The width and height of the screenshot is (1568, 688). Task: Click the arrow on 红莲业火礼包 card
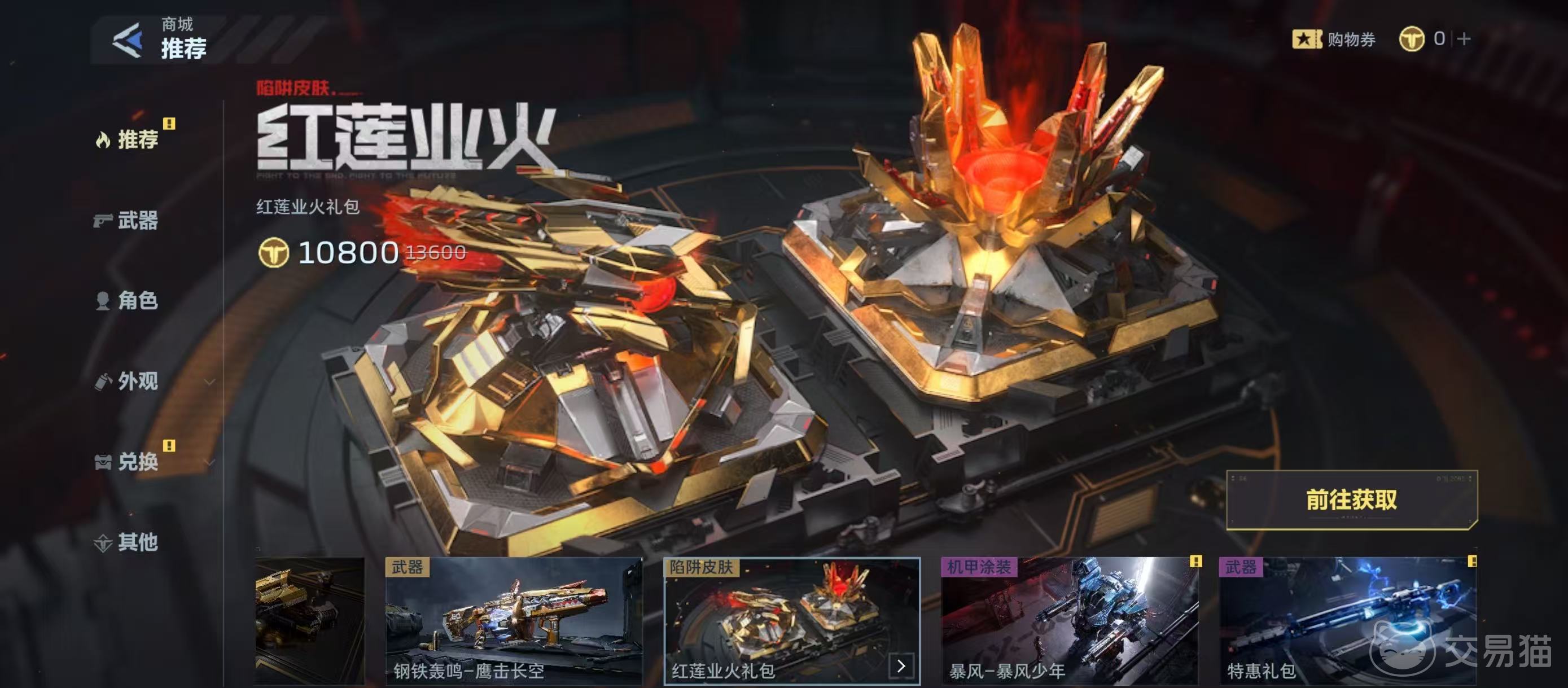click(901, 665)
